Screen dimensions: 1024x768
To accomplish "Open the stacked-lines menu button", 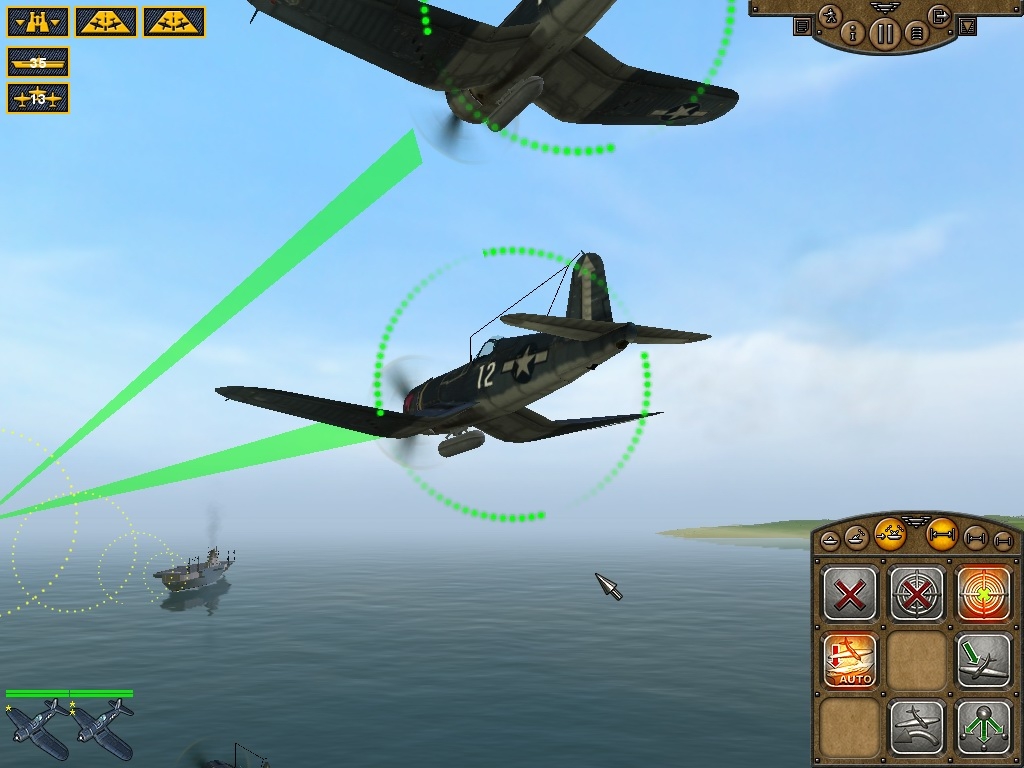I will (915, 34).
